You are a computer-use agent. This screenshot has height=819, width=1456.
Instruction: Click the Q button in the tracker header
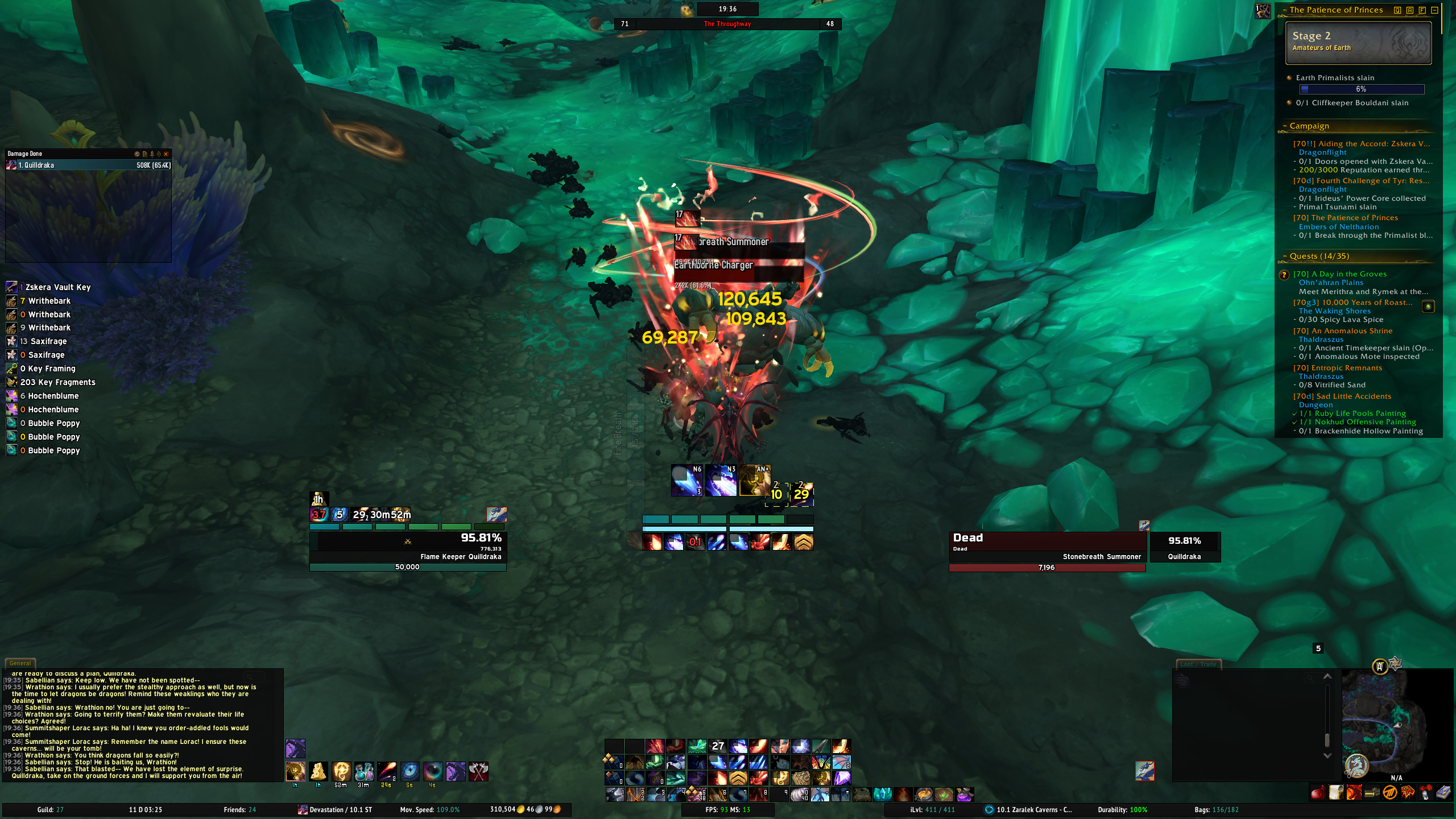pos(1397,10)
